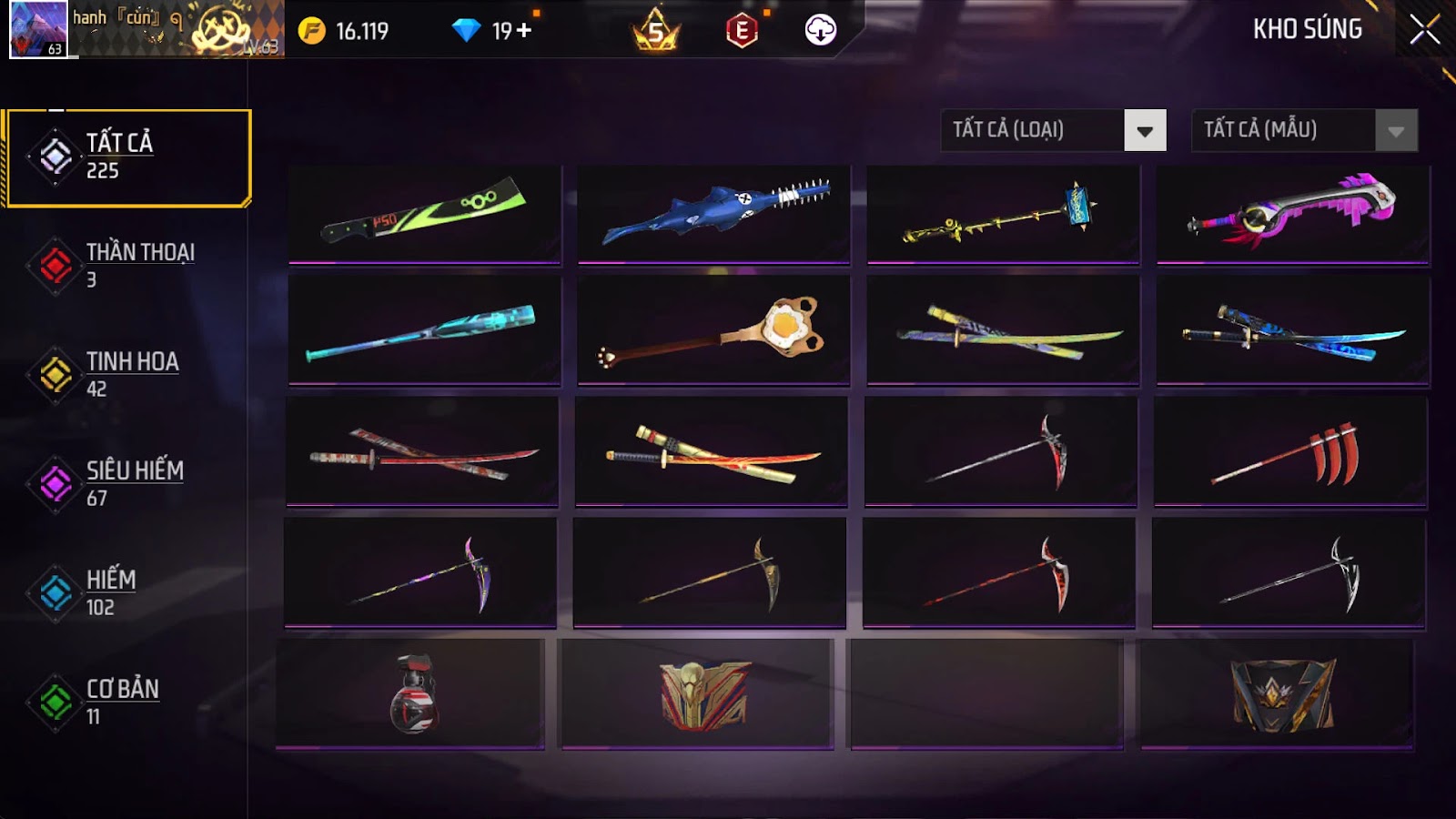Screen dimensions: 1456x819
Task: Open the red E badge icon
Action: pyautogui.click(x=742, y=31)
